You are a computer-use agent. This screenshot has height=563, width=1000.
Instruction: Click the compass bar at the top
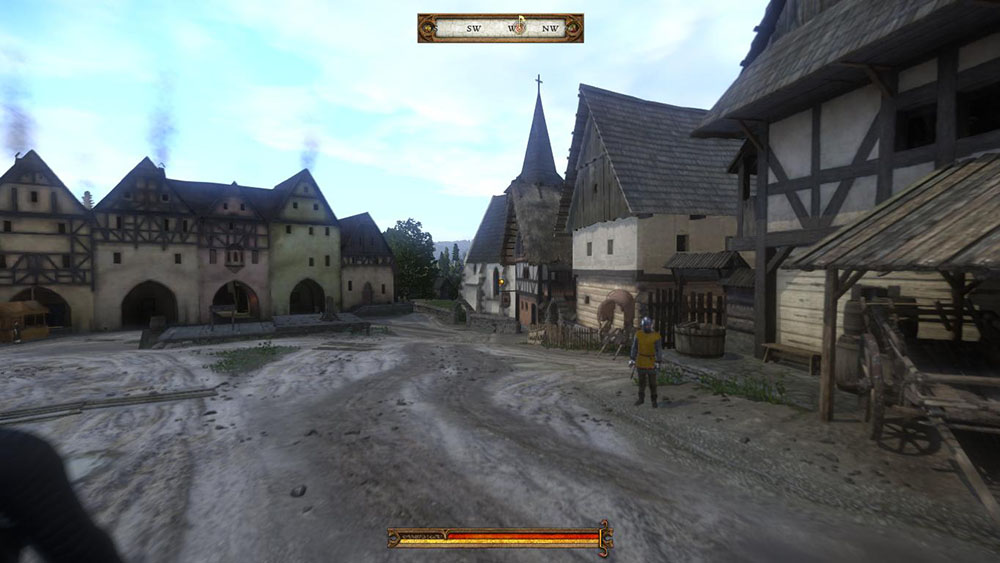click(500, 28)
